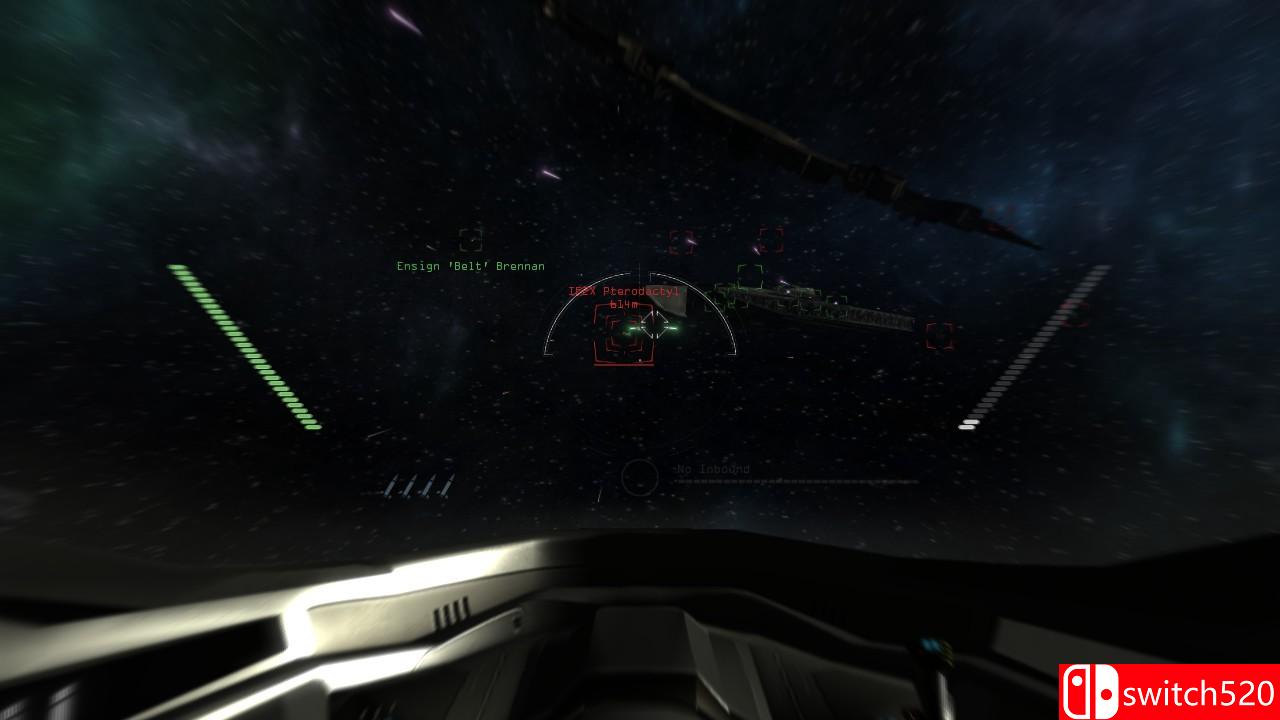
Task: Click the 614m distance readout
Action: coord(625,305)
